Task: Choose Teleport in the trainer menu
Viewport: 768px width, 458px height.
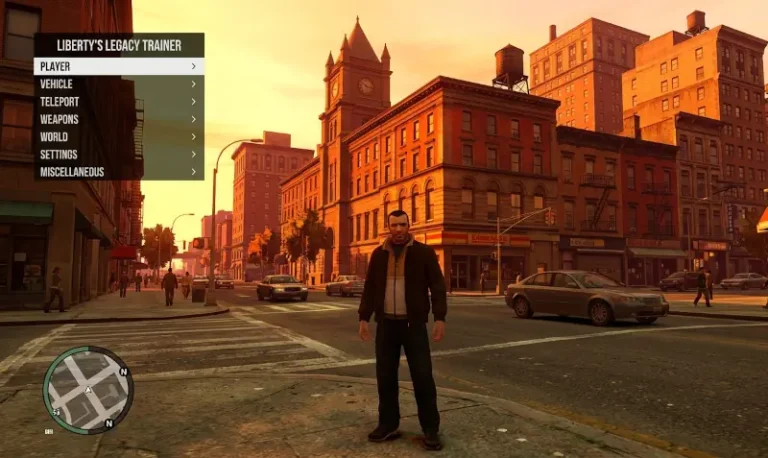Action: (118, 102)
